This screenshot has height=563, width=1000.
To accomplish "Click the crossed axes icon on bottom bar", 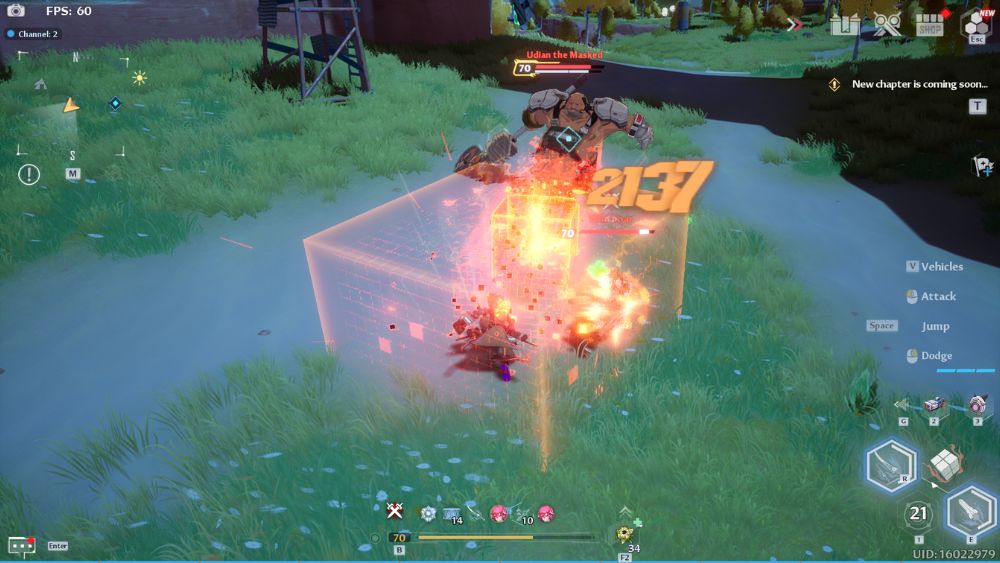I will point(395,511).
